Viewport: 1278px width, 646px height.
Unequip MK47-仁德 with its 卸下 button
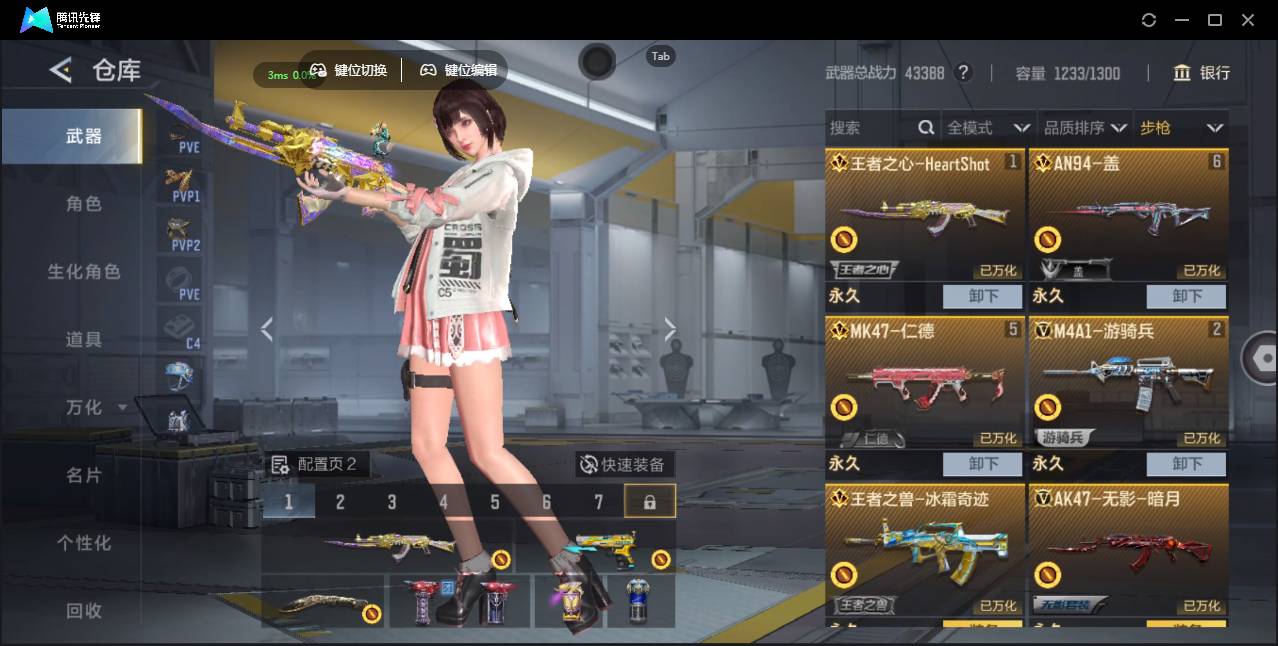[982, 464]
